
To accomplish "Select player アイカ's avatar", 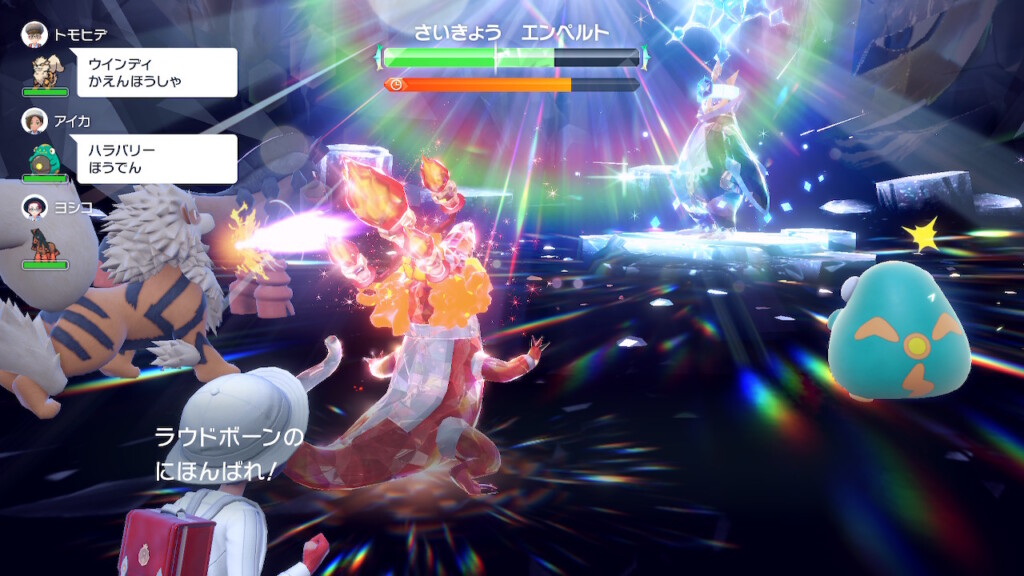I will pyautogui.click(x=34, y=120).
